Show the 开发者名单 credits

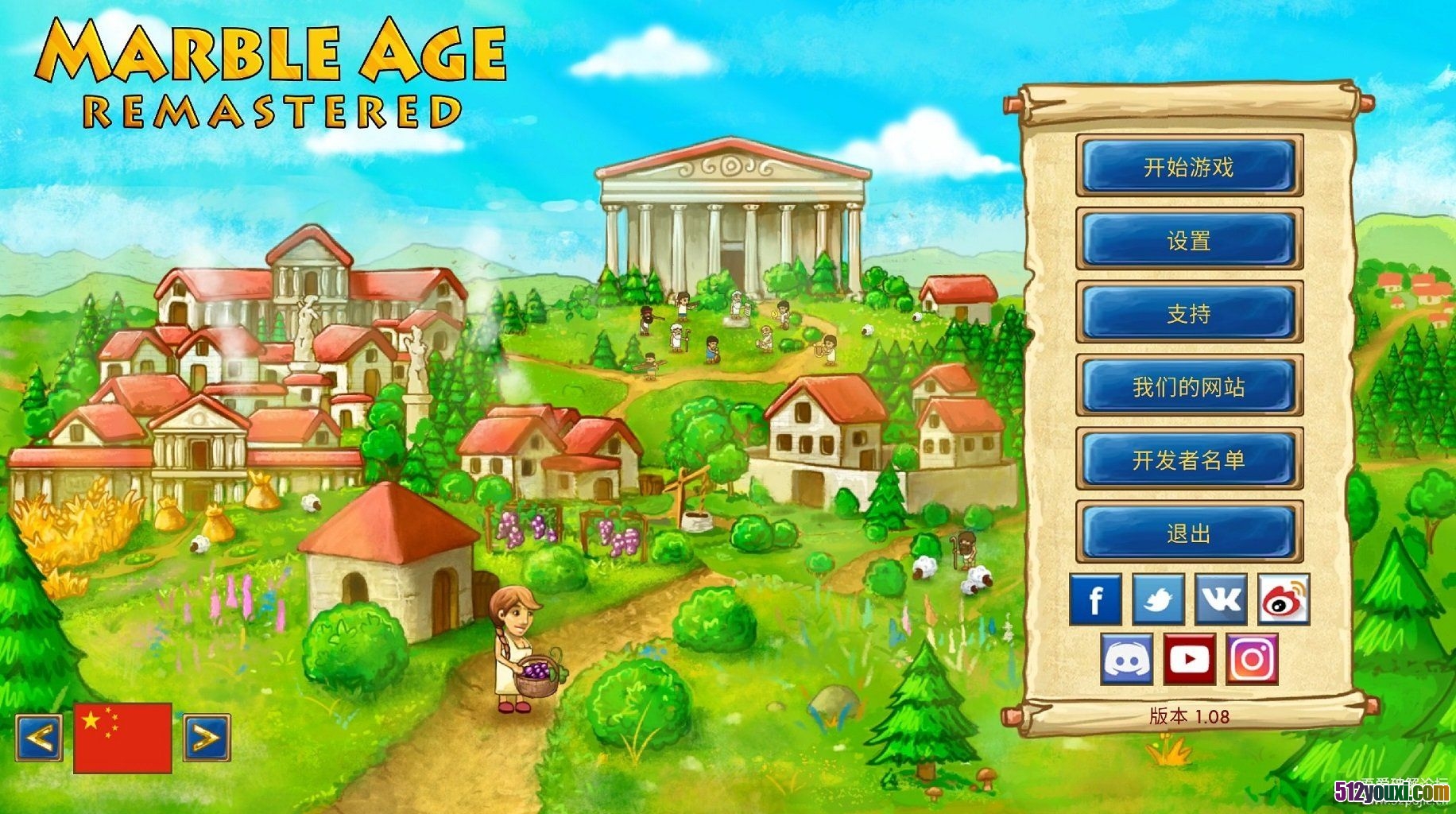tap(1189, 459)
